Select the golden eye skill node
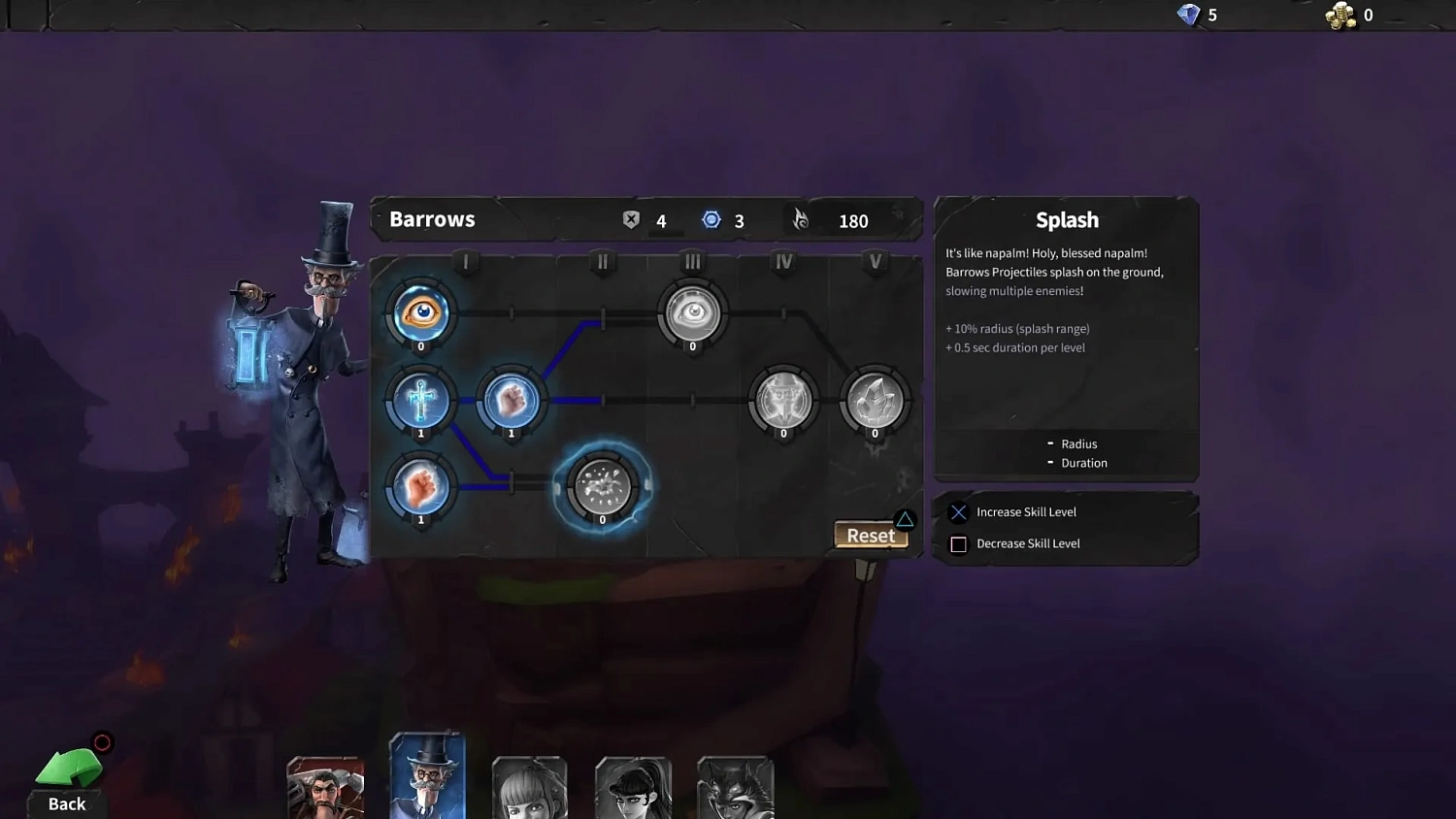Viewport: 1456px width, 819px height. tap(420, 312)
